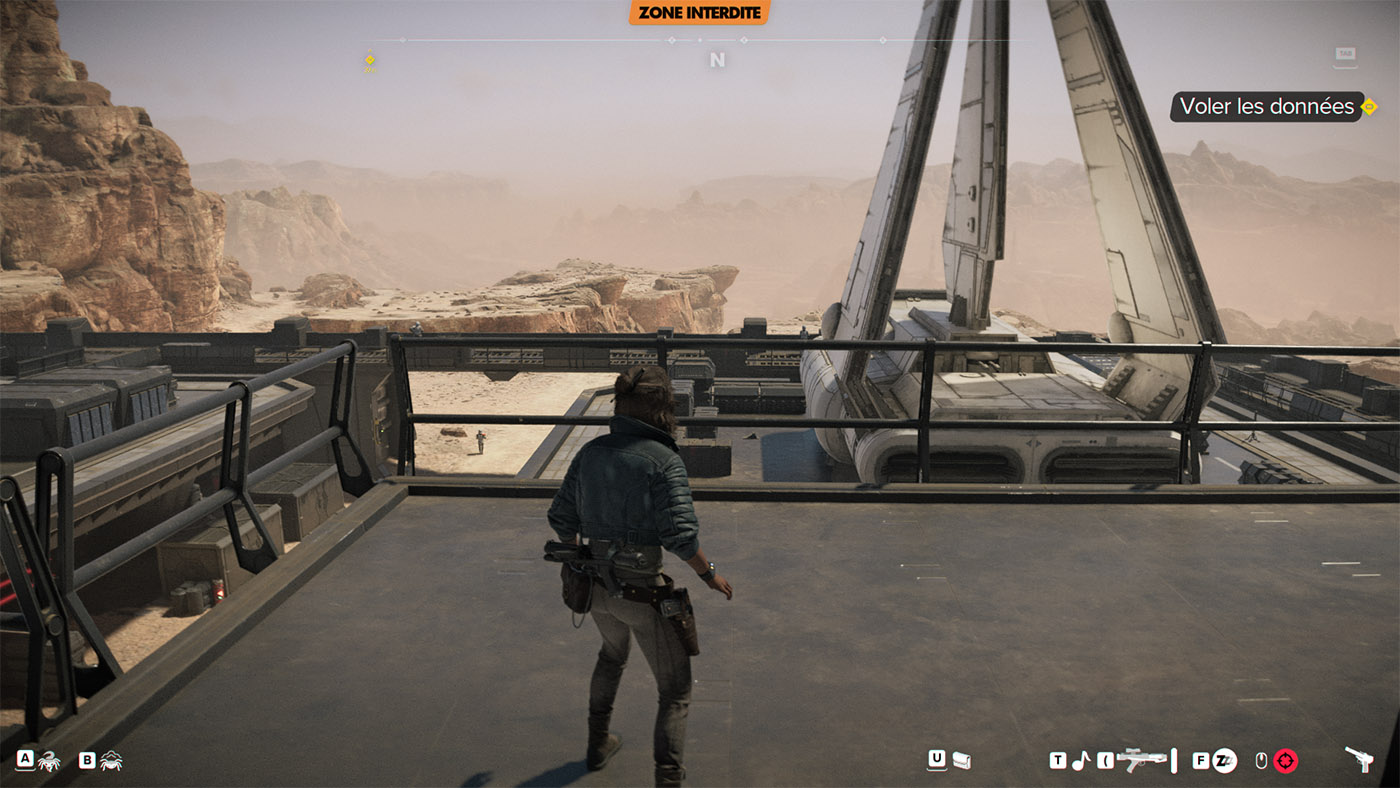Click the yellow objective marker on the compass bar

[370, 57]
